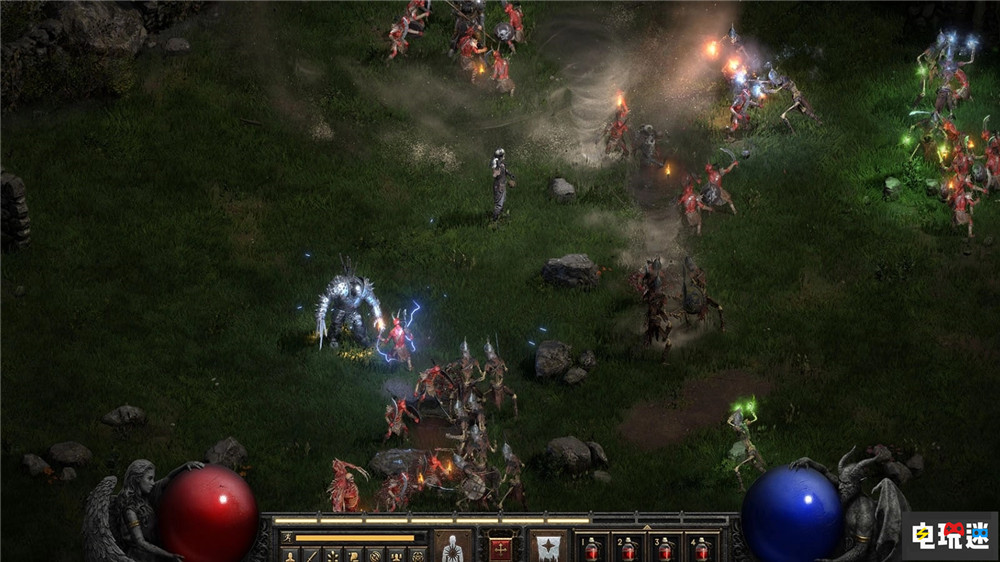This screenshot has width=1000, height=562.
Task: Use the red potion in belt slot 4
Action: pyautogui.click(x=702, y=548)
